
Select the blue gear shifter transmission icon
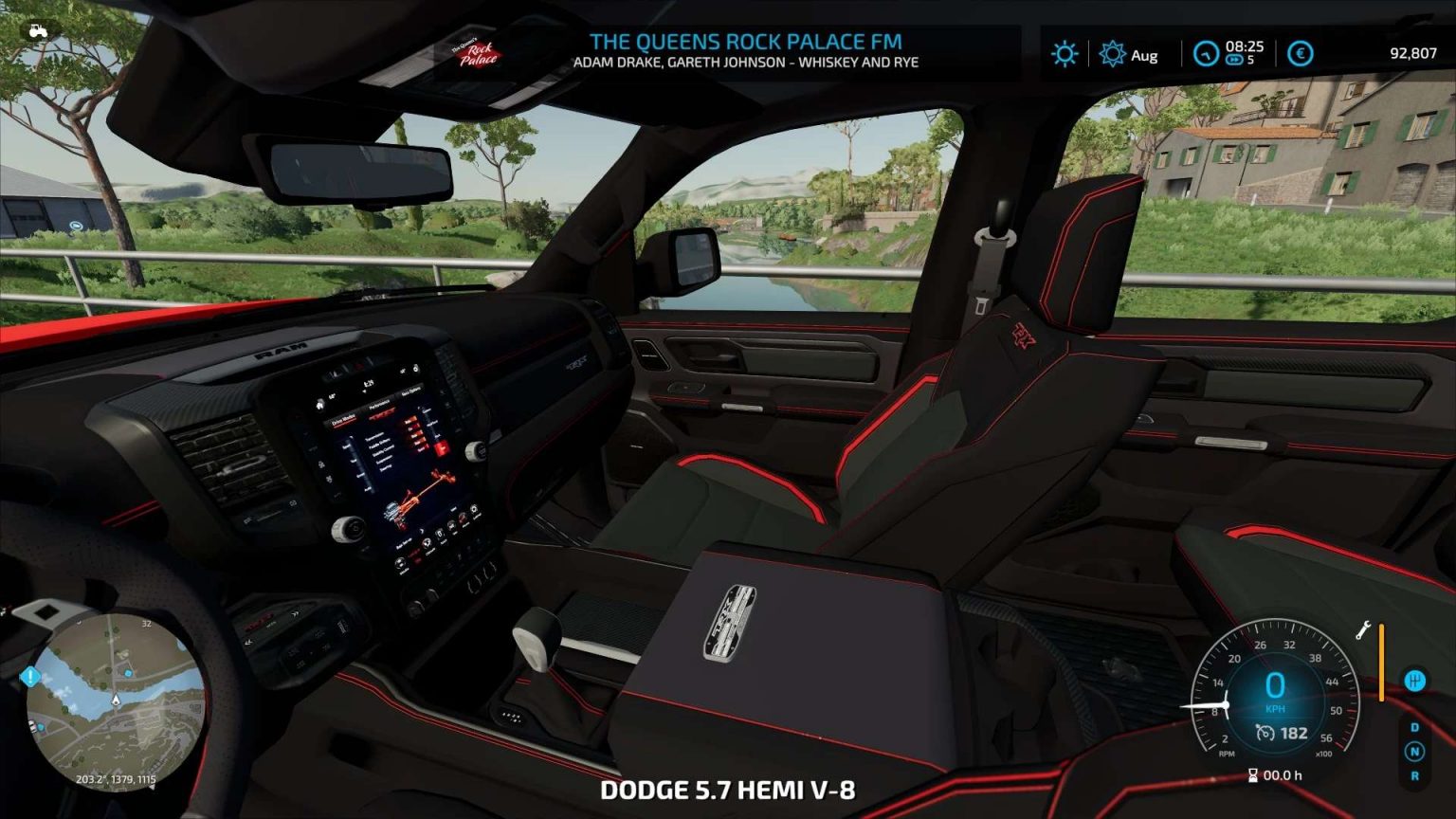(x=1416, y=681)
